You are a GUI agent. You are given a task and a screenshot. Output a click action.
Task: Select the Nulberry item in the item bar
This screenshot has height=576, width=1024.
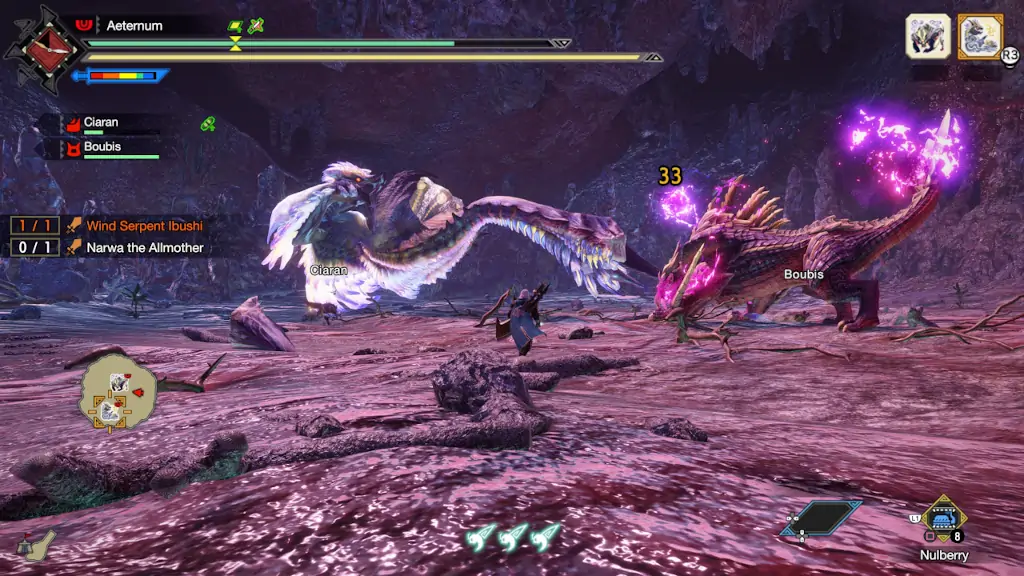943,519
